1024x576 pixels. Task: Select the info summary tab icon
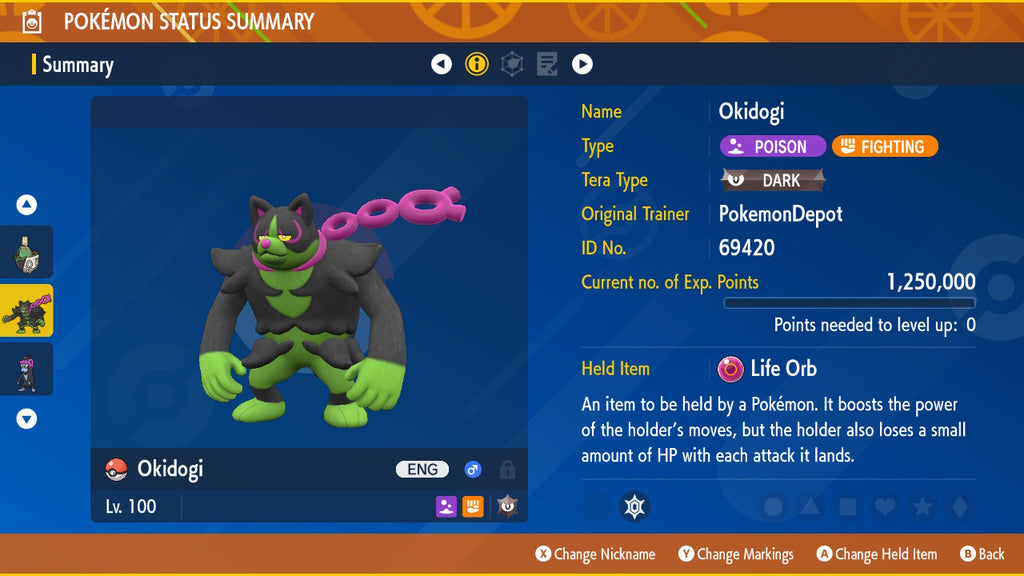[477, 65]
